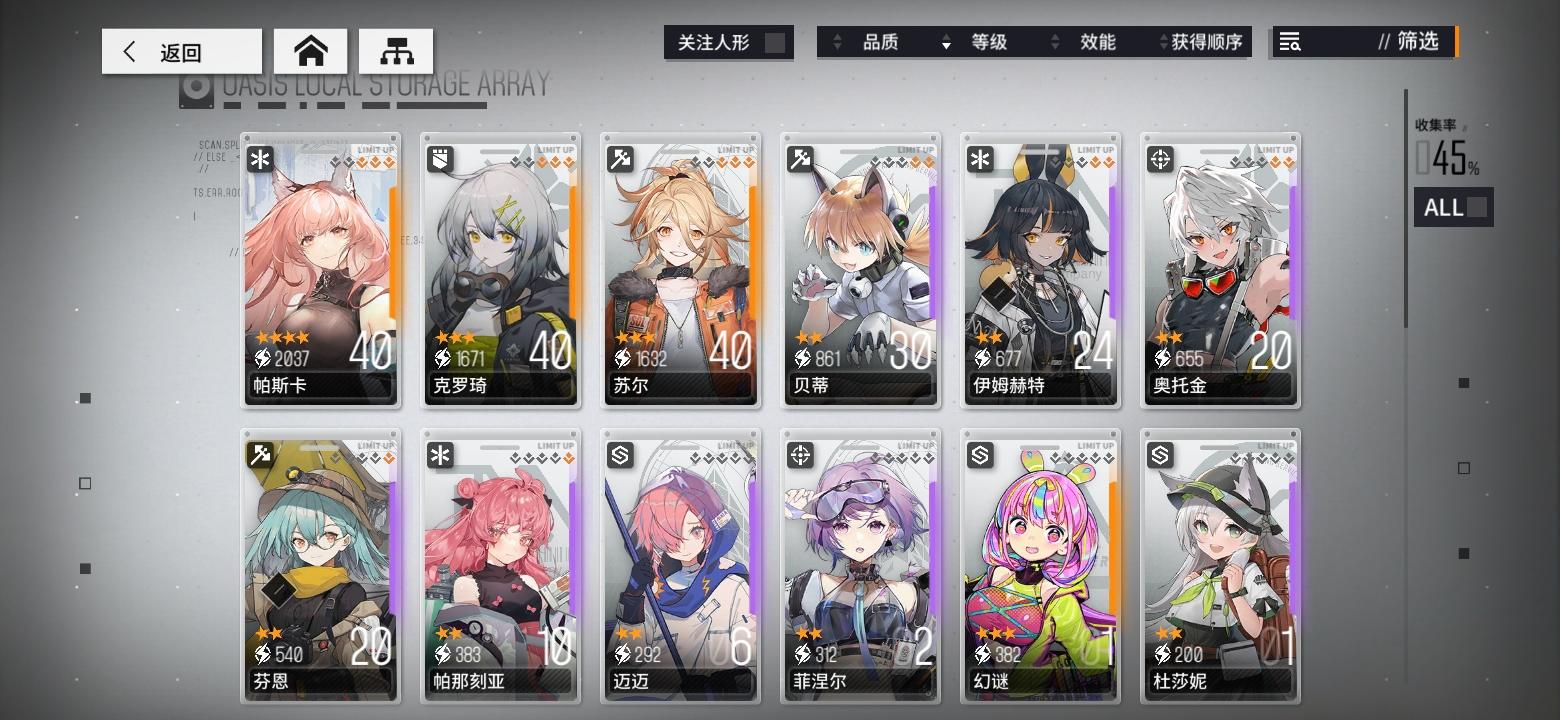This screenshot has width=1560, height=720.
Task: Toggle the ALL collection checkbox
Action: [1477, 207]
